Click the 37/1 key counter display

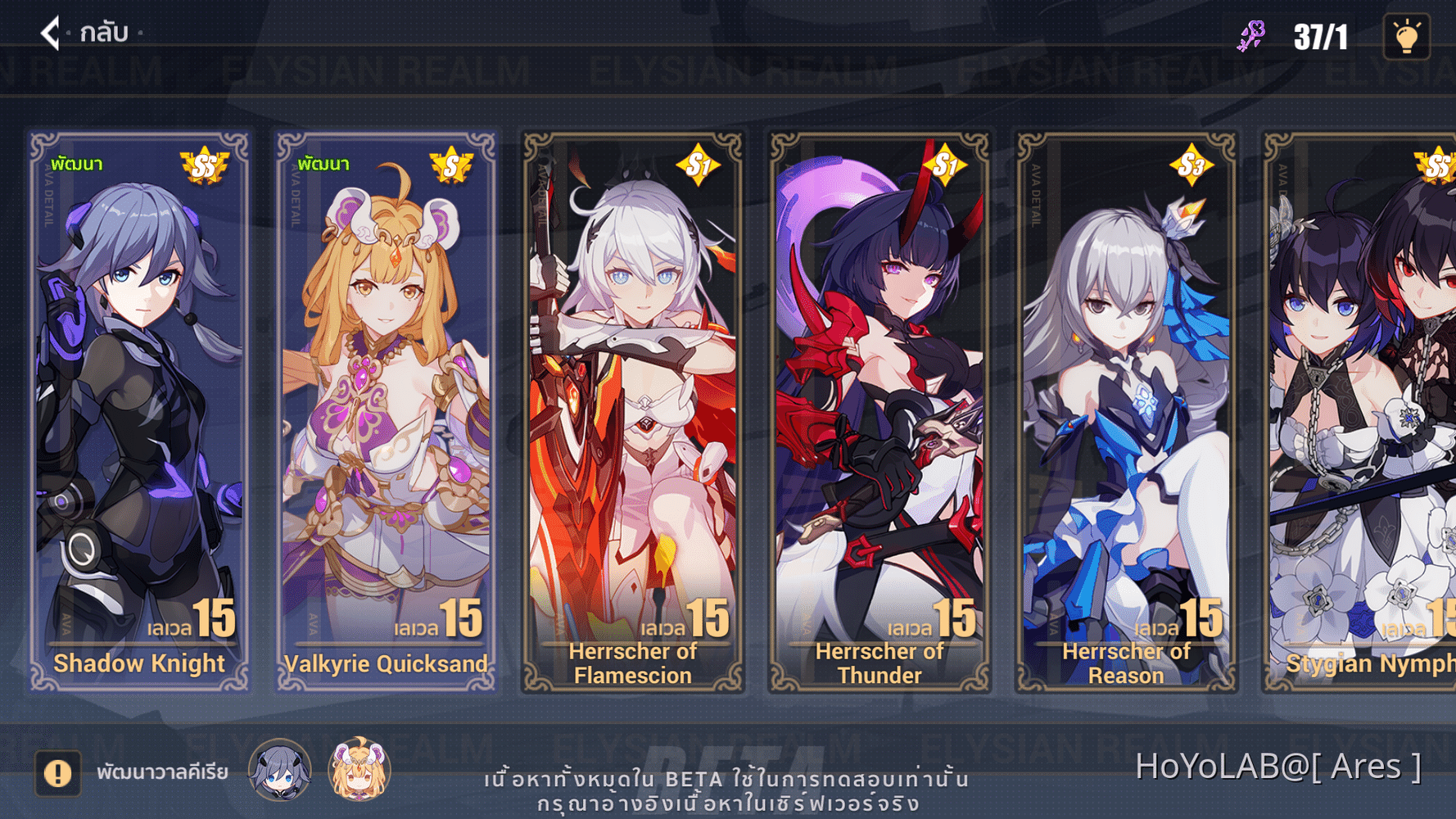coord(1320,34)
